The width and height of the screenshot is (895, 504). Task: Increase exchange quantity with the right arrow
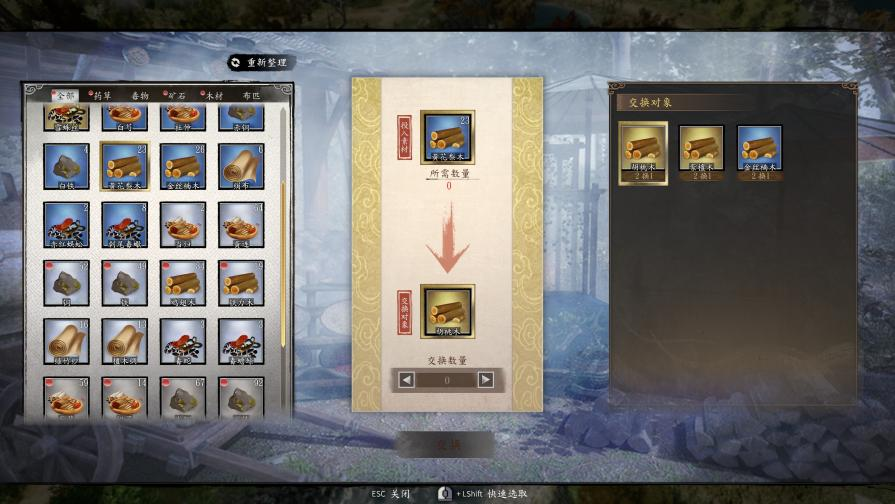(486, 380)
